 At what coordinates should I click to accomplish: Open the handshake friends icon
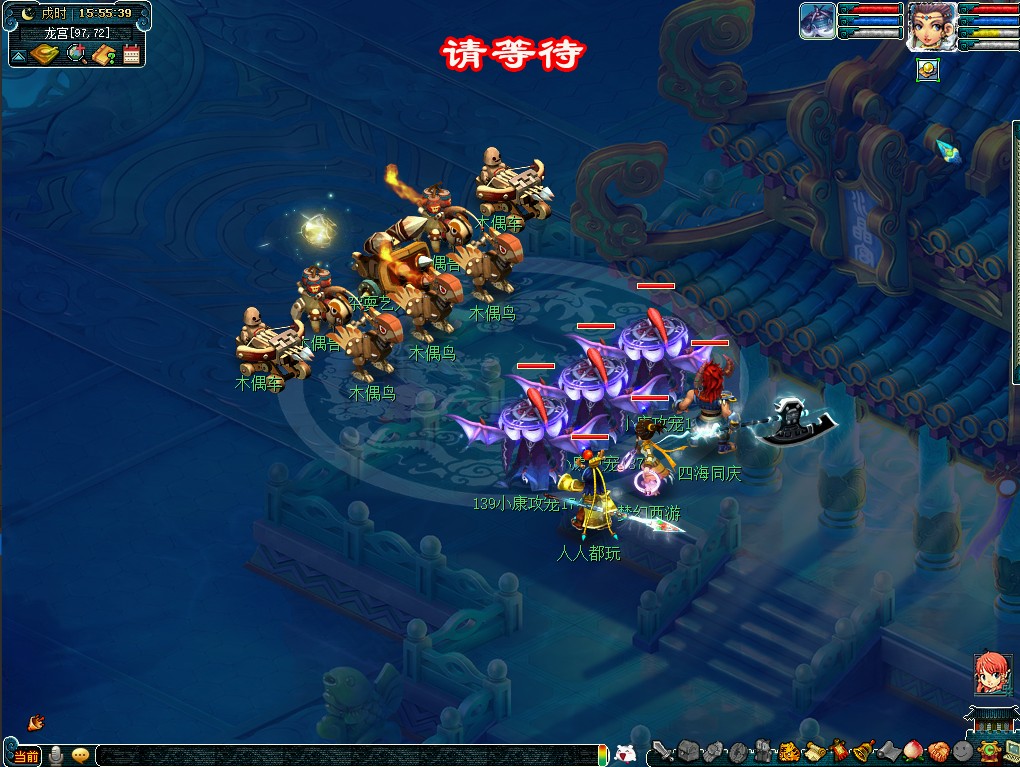click(x=938, y=752)
